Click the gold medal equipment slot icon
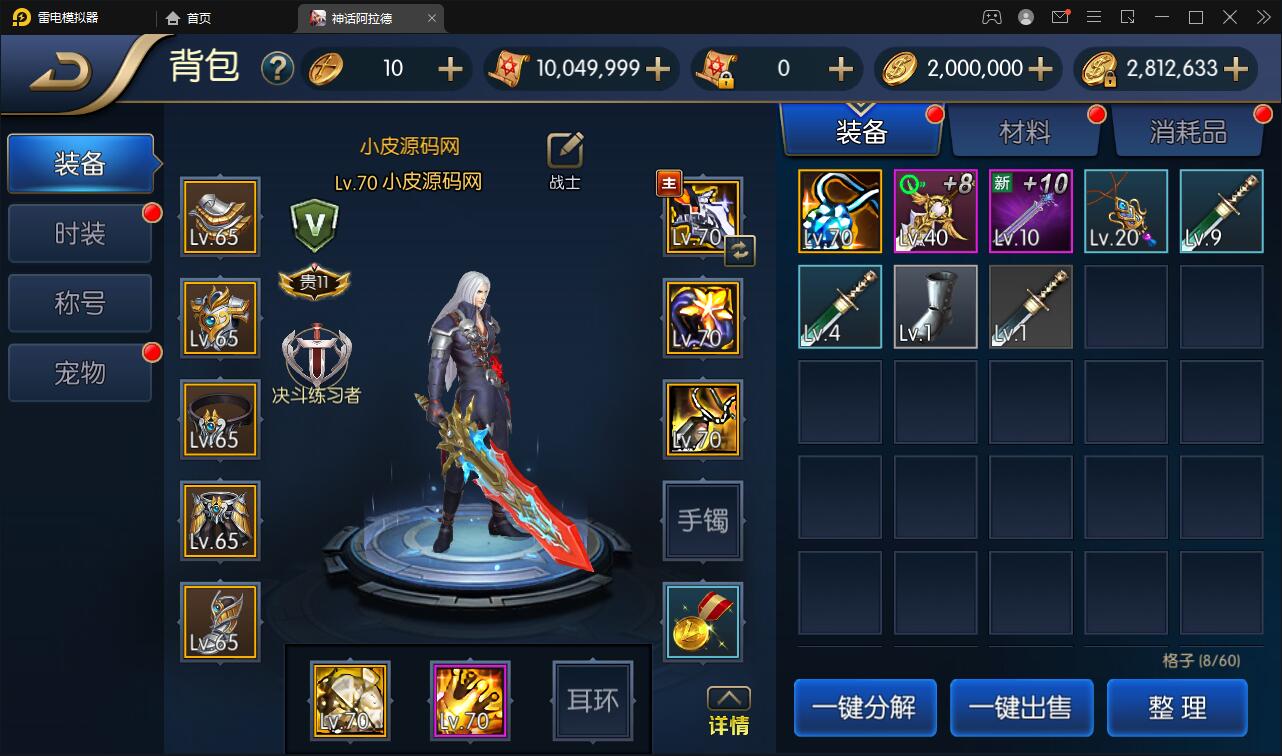Viewport: 1282px width, 756px height. pyautogui.click(x=703, y=622)
